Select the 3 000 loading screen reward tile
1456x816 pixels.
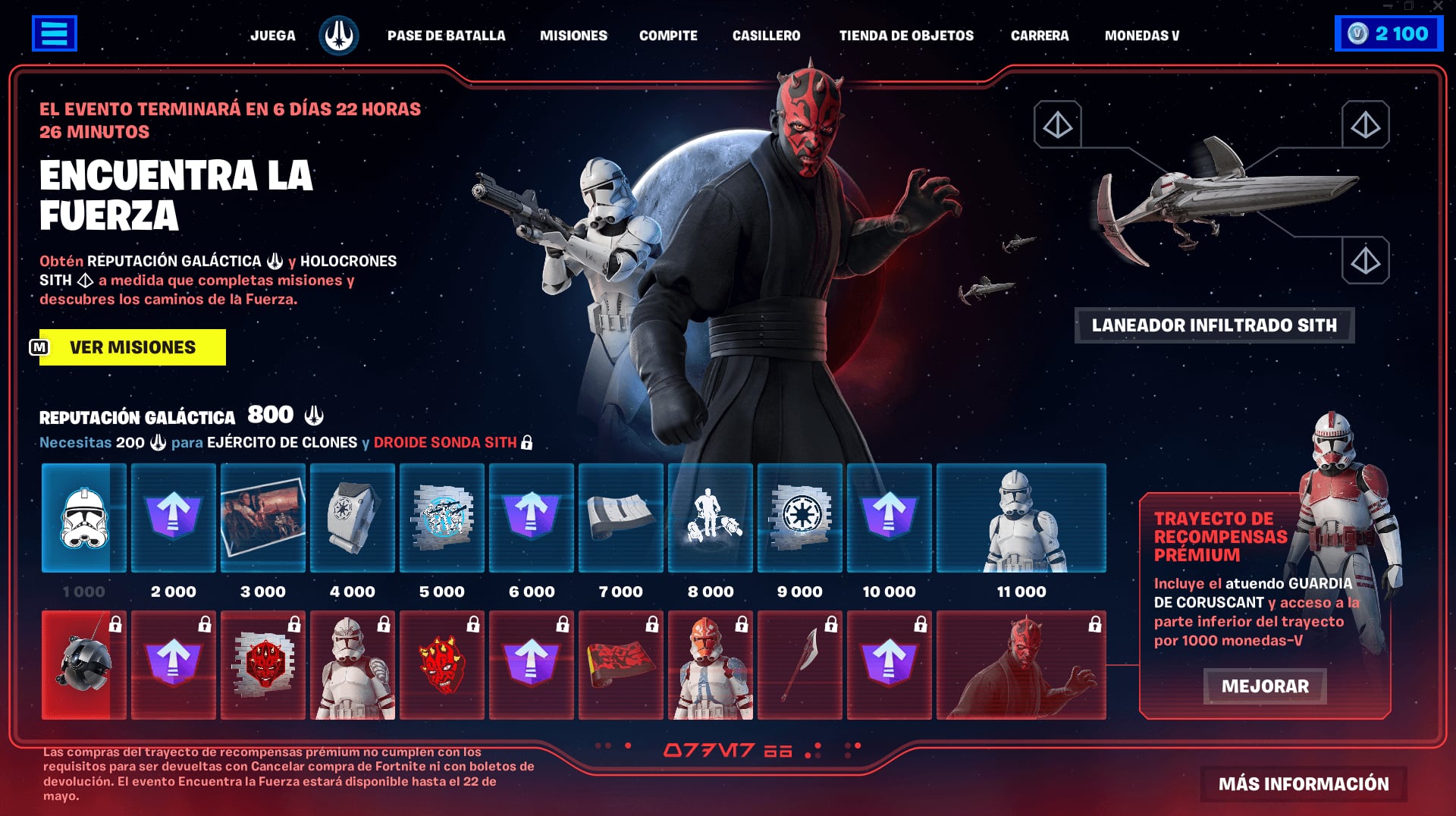point(262,518)
